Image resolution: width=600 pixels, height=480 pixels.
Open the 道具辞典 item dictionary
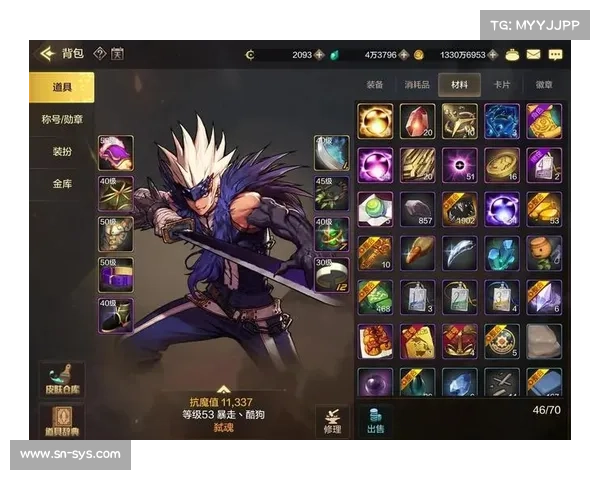pos(61,422)
